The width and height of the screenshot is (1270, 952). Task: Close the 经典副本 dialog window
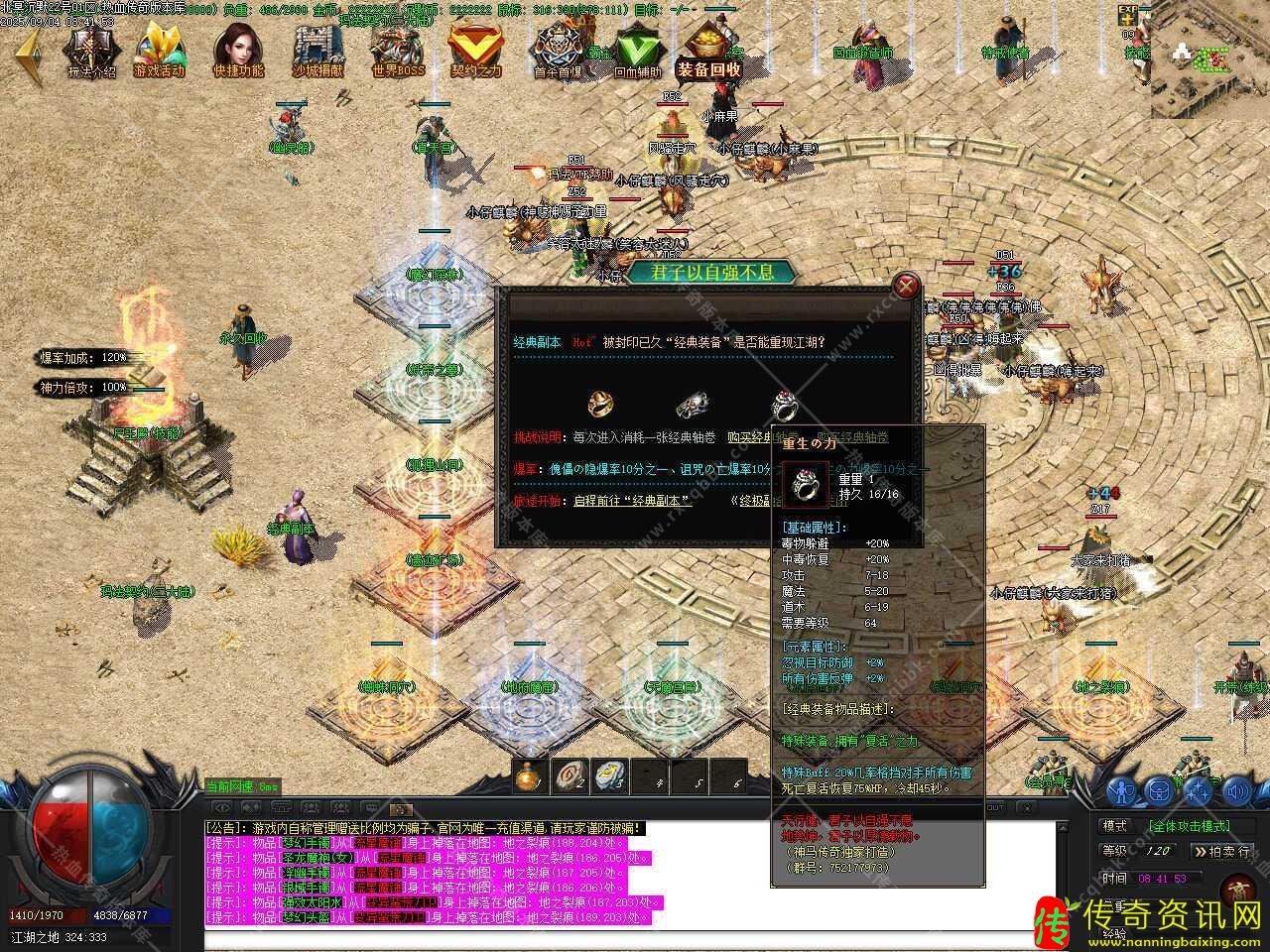[x=905, y=287]
